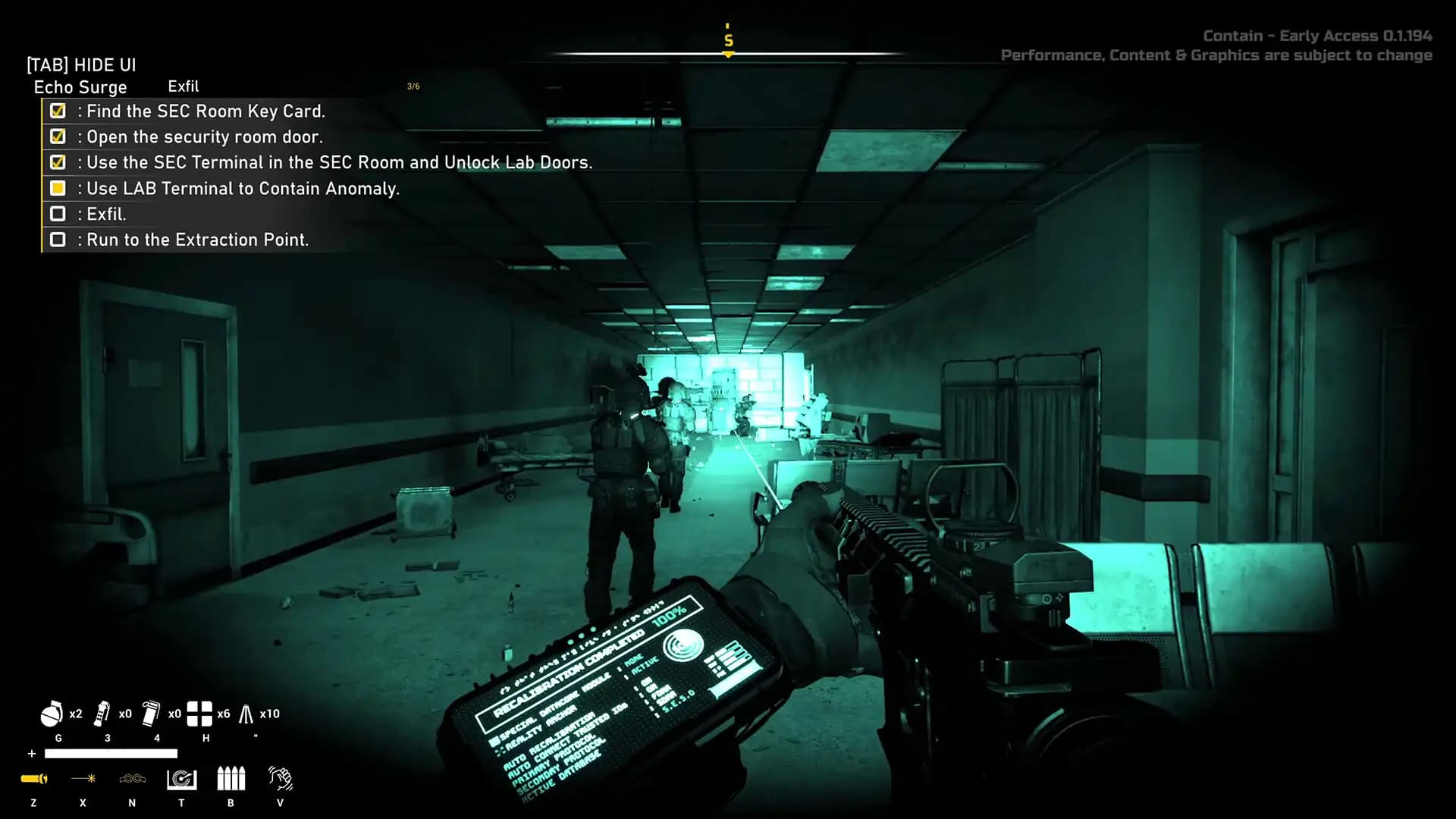
Task: Select the glow stick item slot
Action: tap(246, 714)
